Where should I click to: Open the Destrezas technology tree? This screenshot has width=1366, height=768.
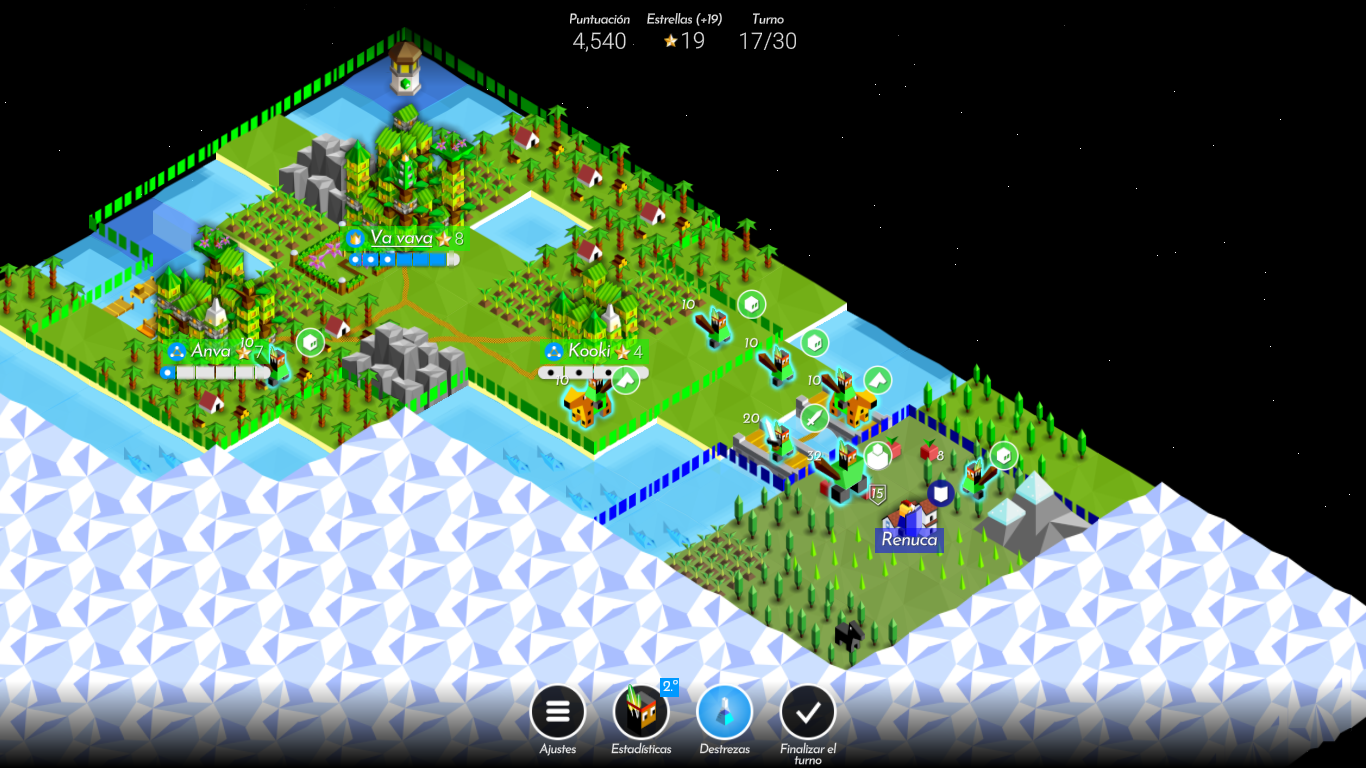point(724,711)
